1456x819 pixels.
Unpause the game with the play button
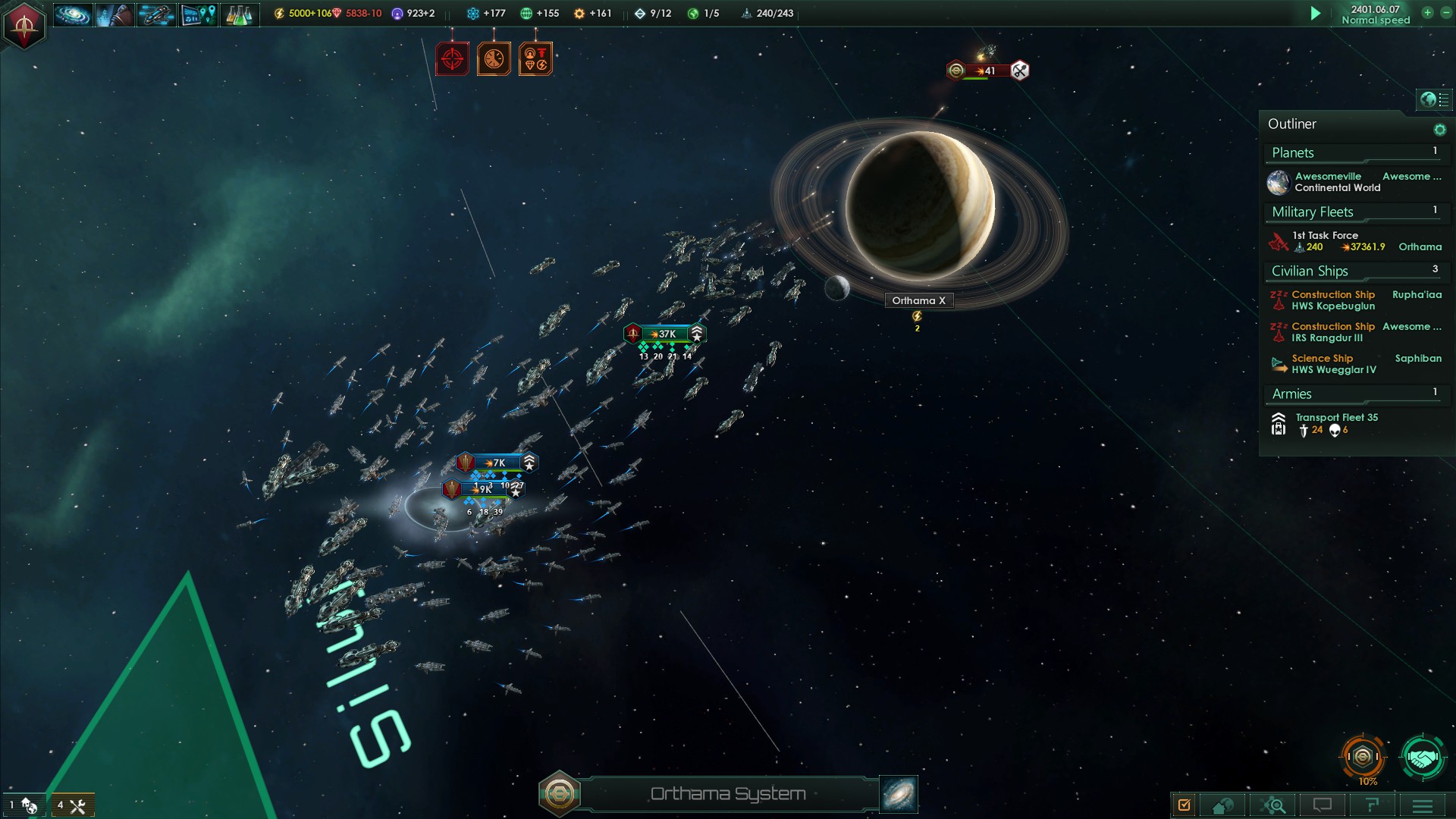[x=1316, y=14]
